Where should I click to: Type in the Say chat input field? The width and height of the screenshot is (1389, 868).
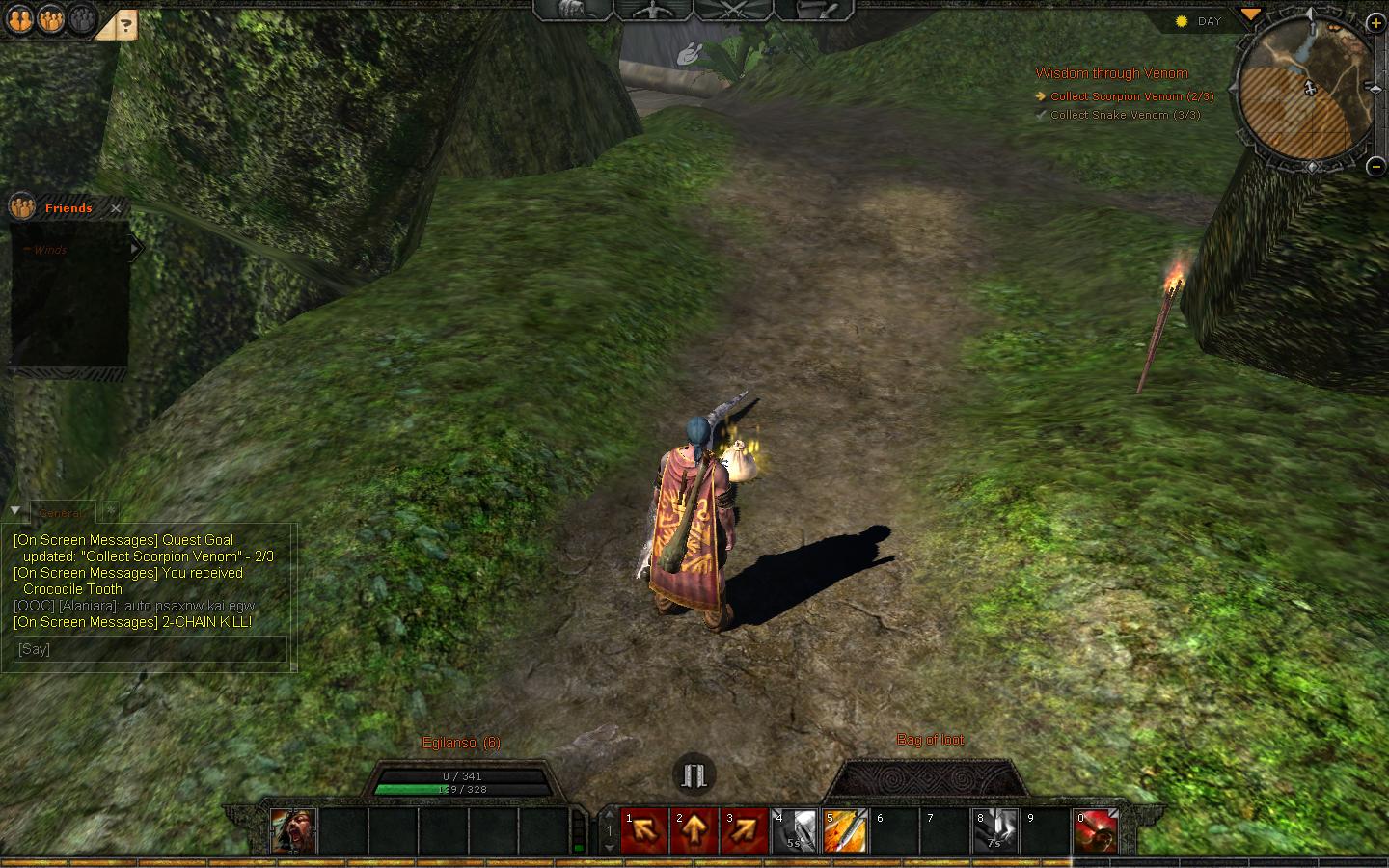[150, 649]
